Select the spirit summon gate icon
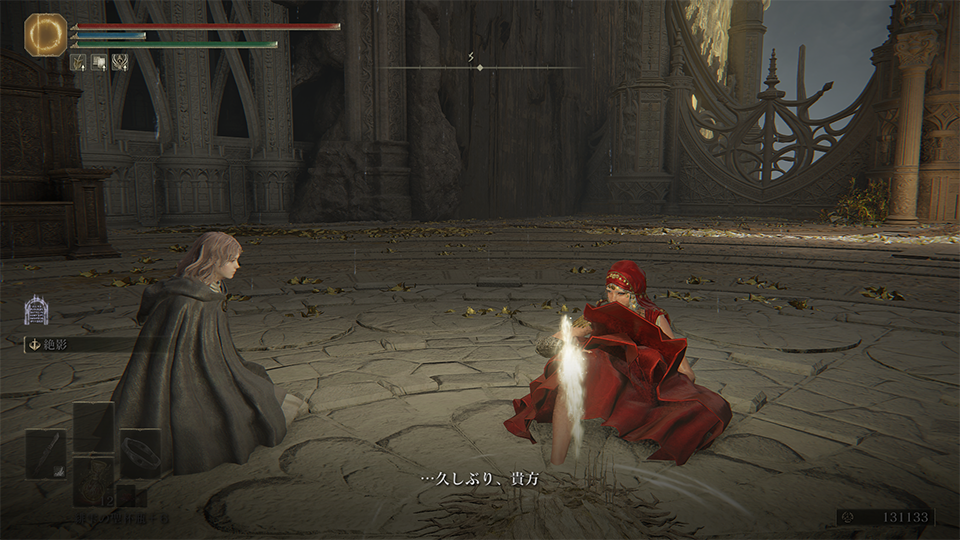This screenshot has width=960, height=540. (34, 309)
